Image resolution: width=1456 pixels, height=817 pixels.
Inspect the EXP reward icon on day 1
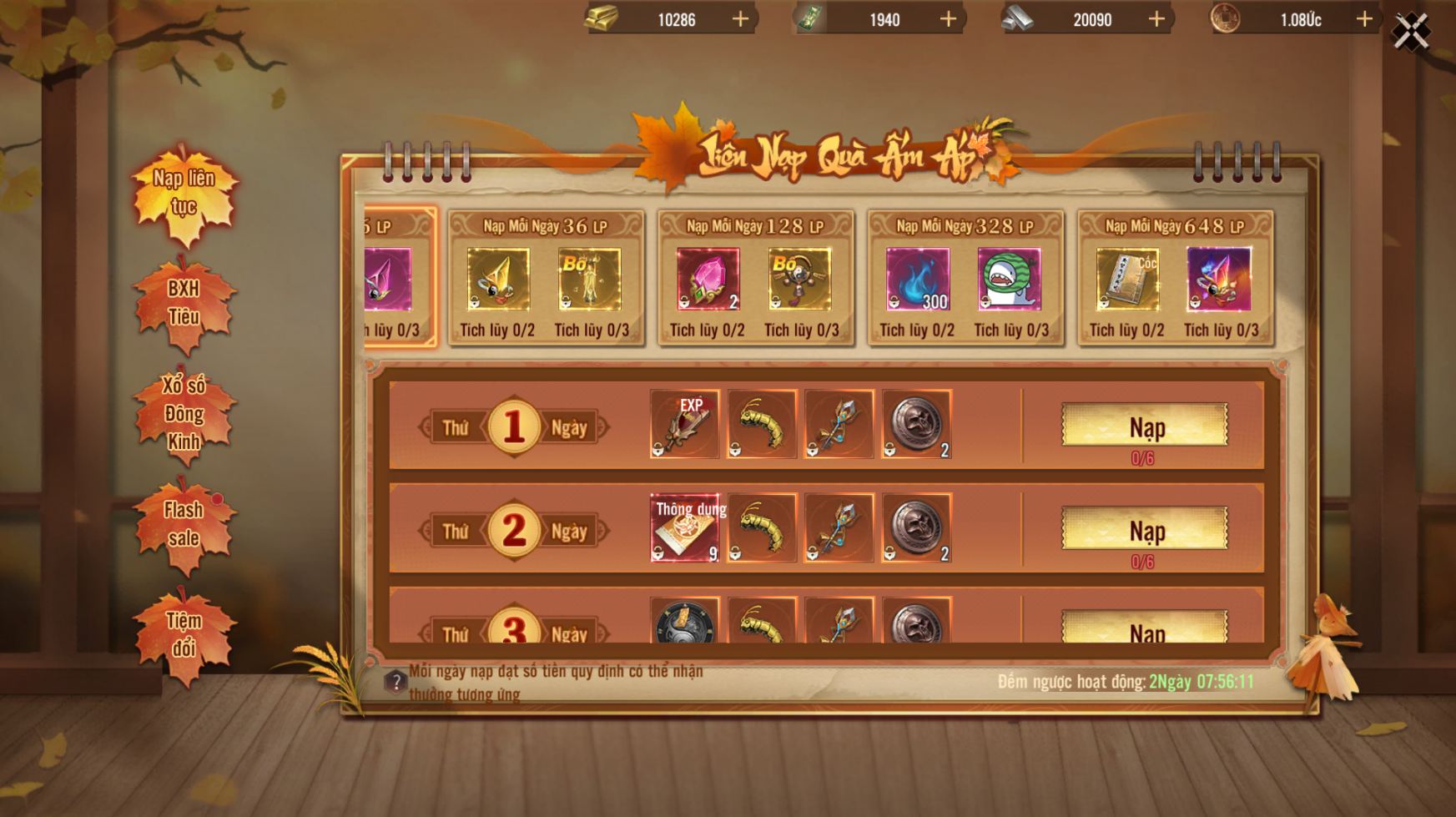[x=684, y=424]
